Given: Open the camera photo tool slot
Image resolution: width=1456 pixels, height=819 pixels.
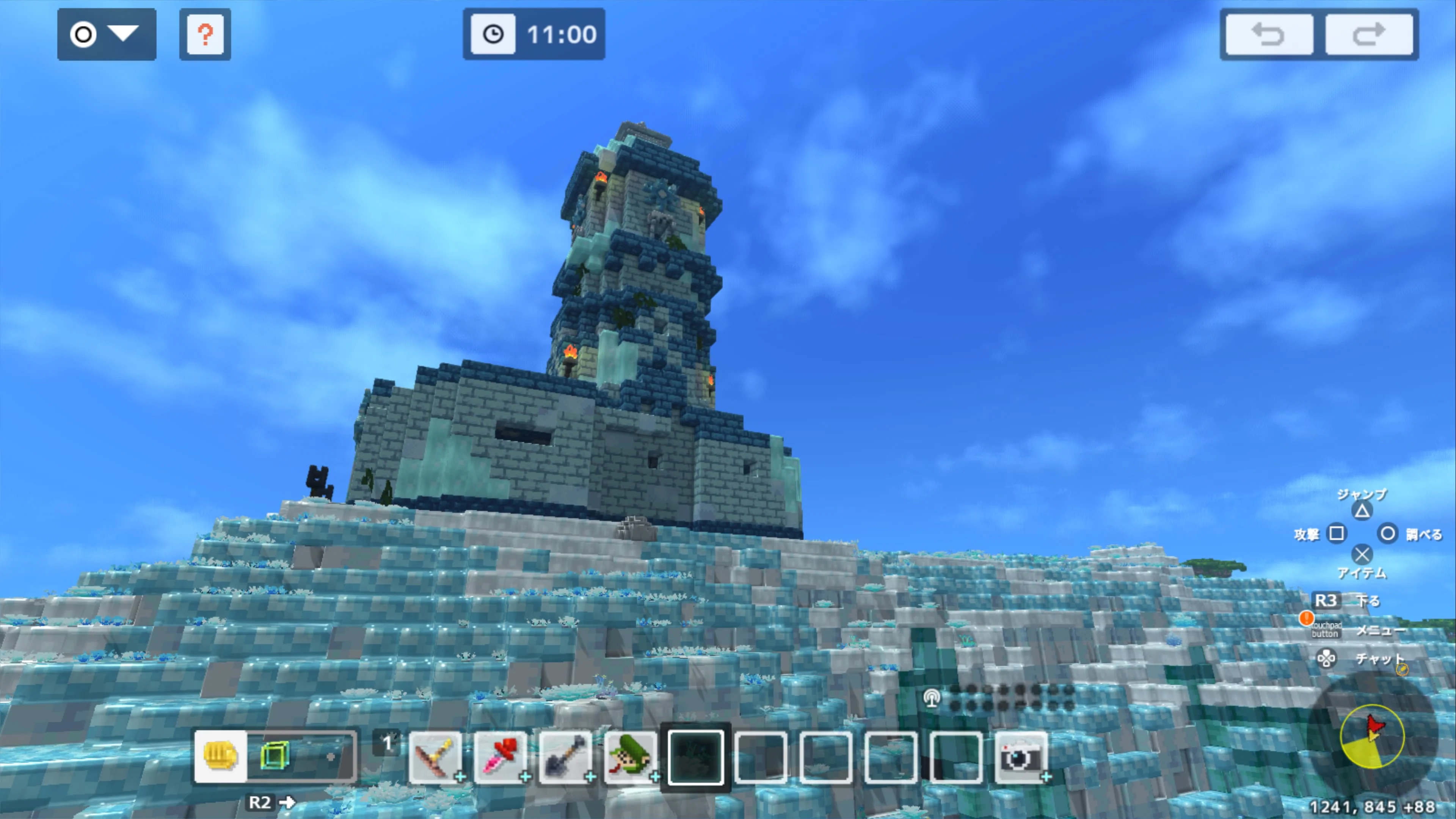Looking at the screenshot, I should point(1021,758).
